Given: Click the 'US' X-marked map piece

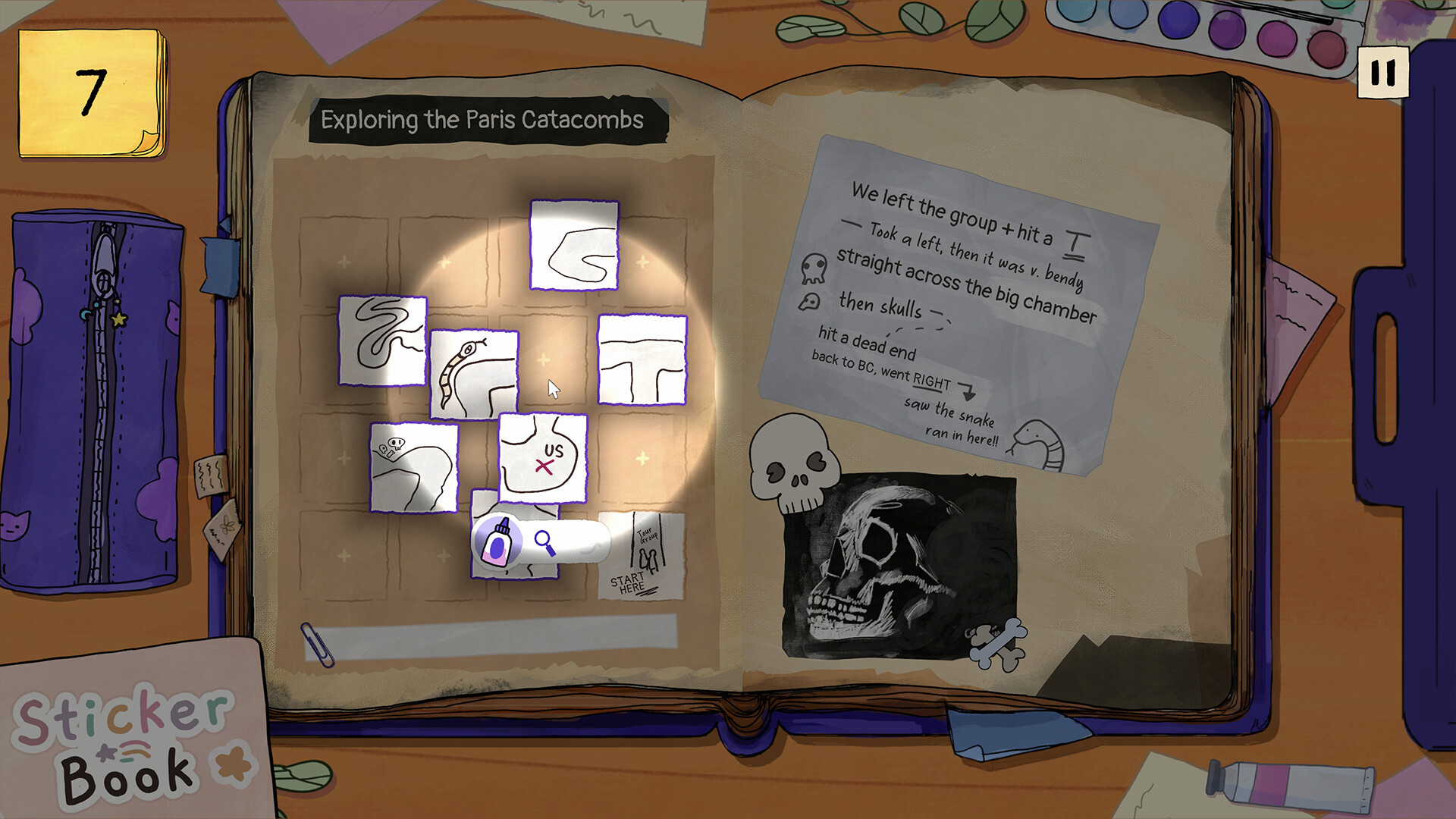Looking at the screenshot, I should pyautogui.click(x=542, y=459).
